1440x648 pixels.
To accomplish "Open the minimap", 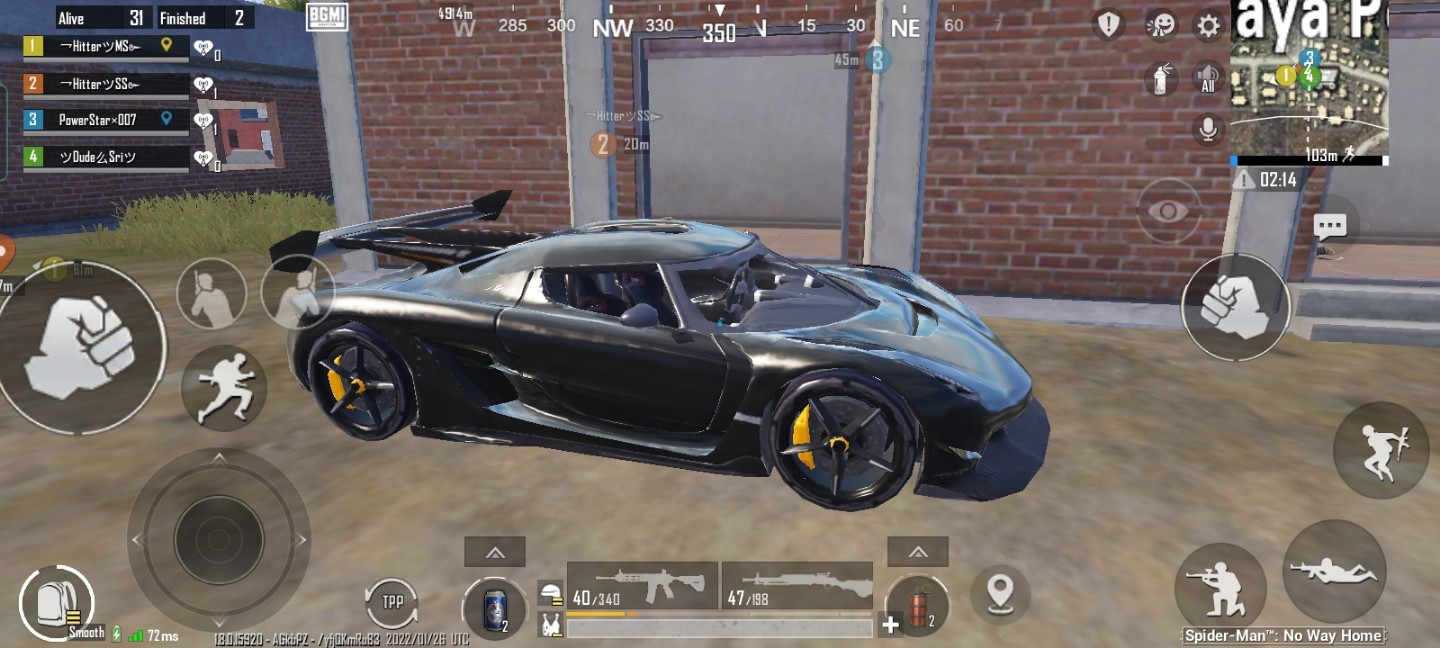I will tap(1309, 85).
